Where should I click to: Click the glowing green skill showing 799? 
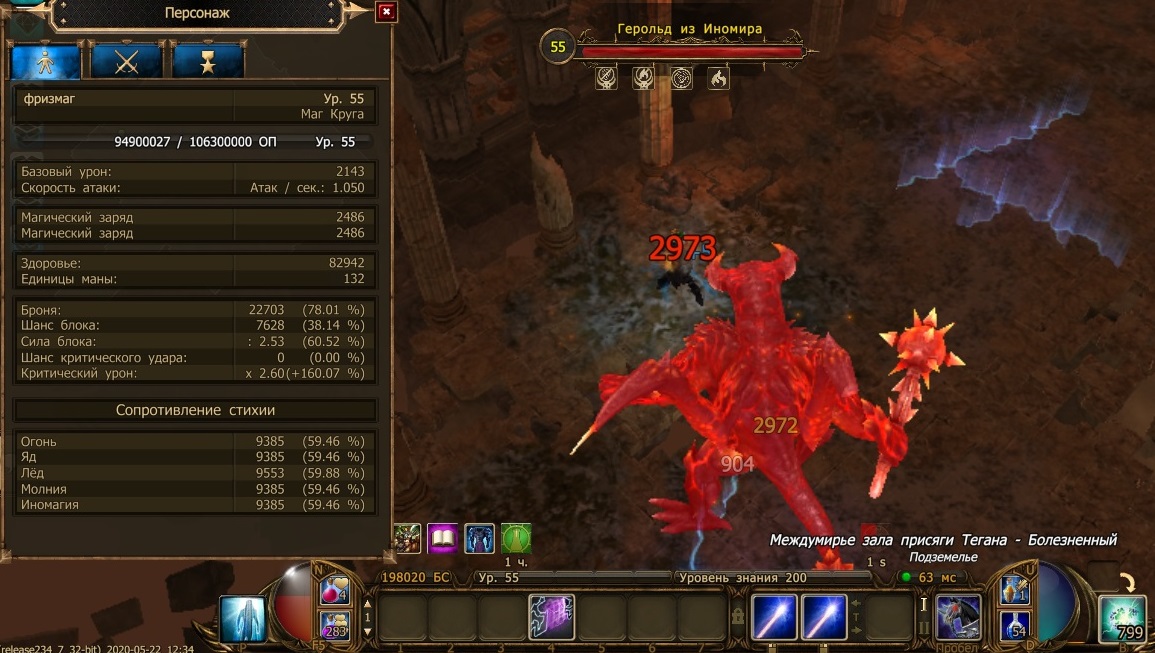tap(1122, 618)
